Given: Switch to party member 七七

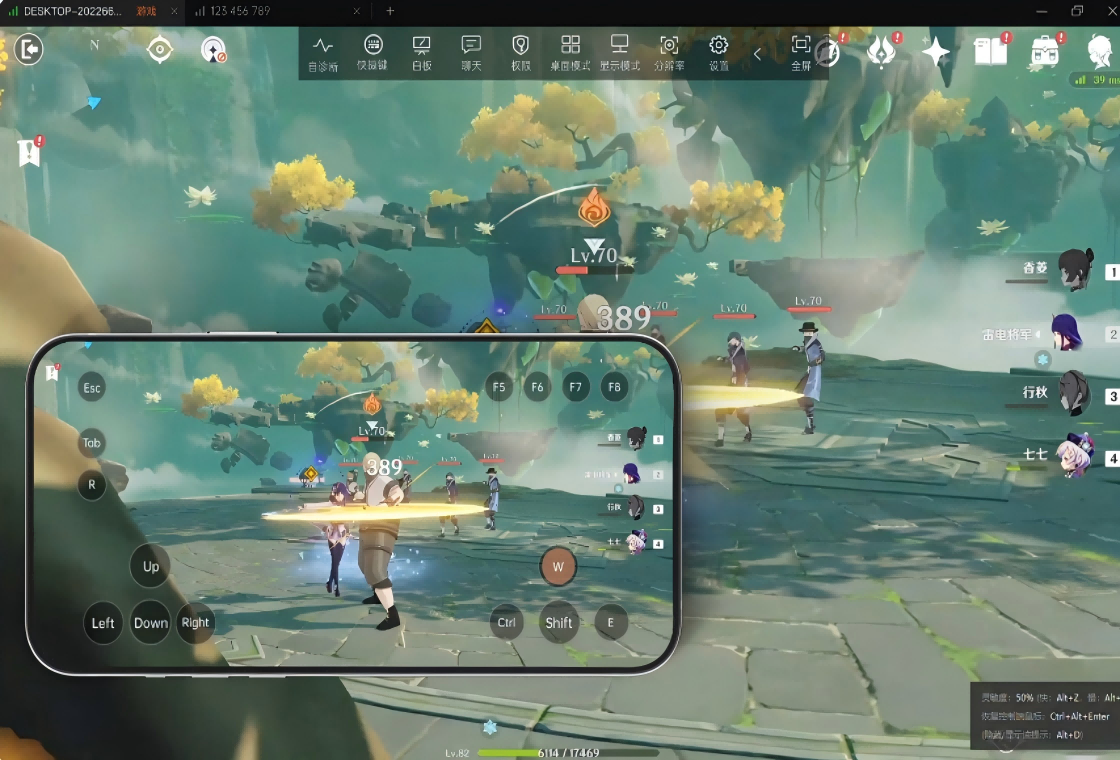Looking at the screenshot, I should [1075, 455].
